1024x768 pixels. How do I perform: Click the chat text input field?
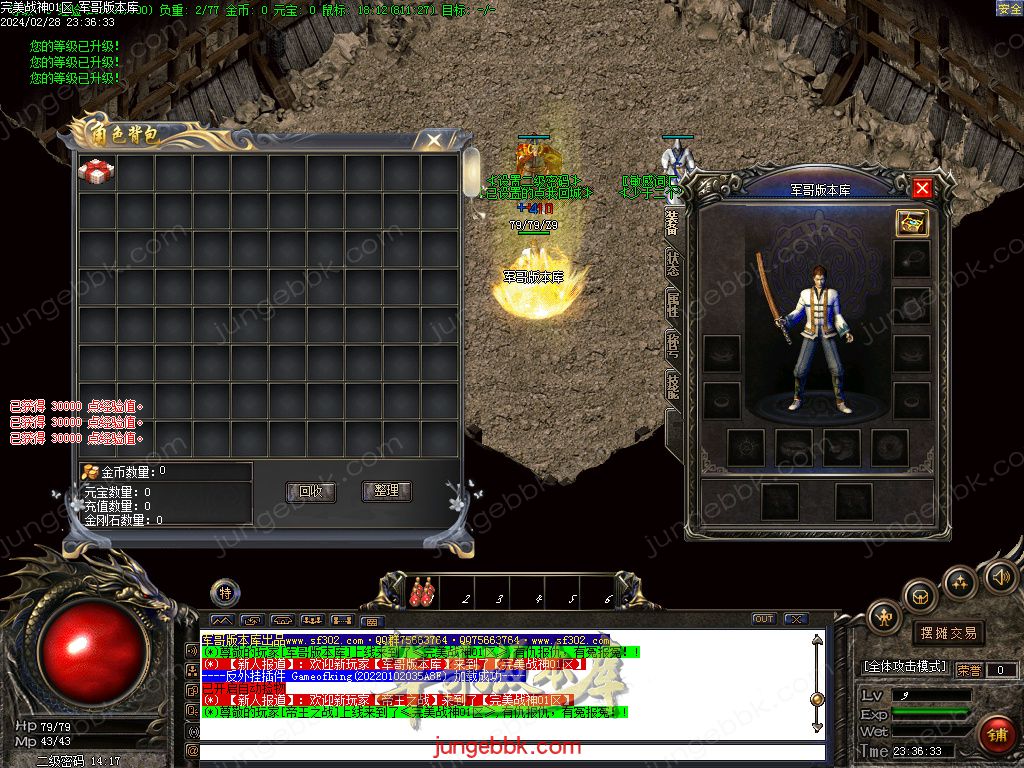pos(510,751)
